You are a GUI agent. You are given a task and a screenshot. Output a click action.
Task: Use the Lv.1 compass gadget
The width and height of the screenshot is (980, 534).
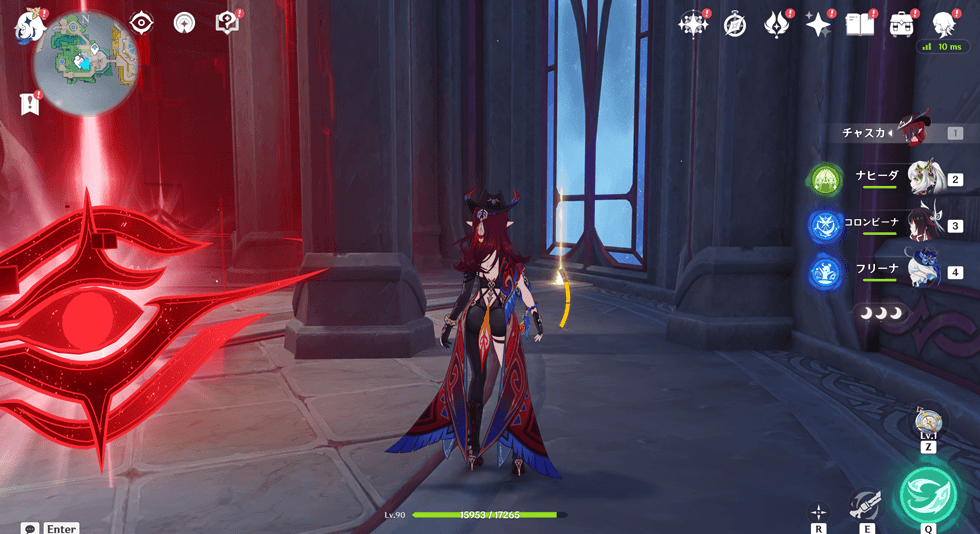[928, 420]
